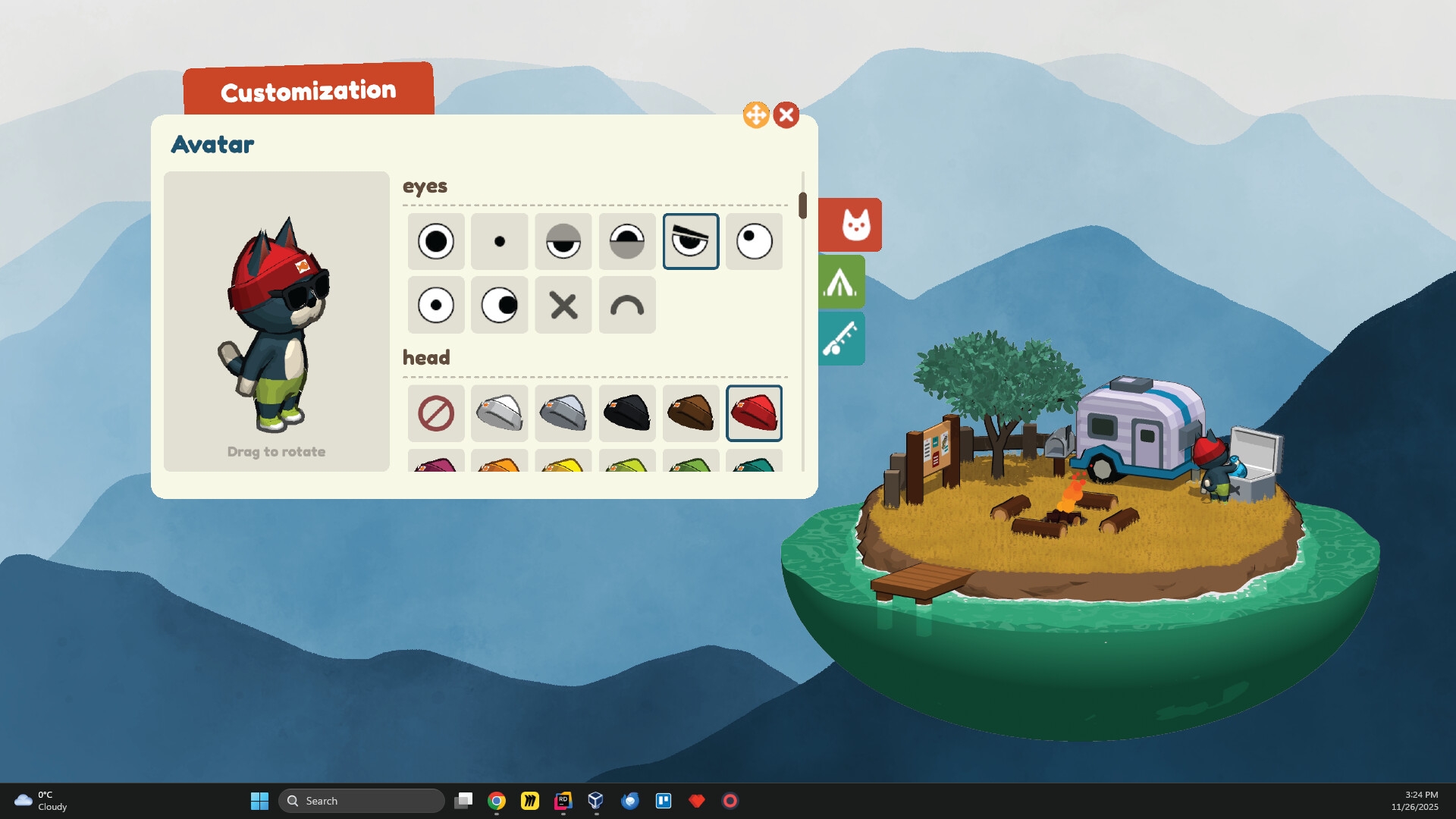Close the Customization panel
1456x819 pixels.
point(786,115)
